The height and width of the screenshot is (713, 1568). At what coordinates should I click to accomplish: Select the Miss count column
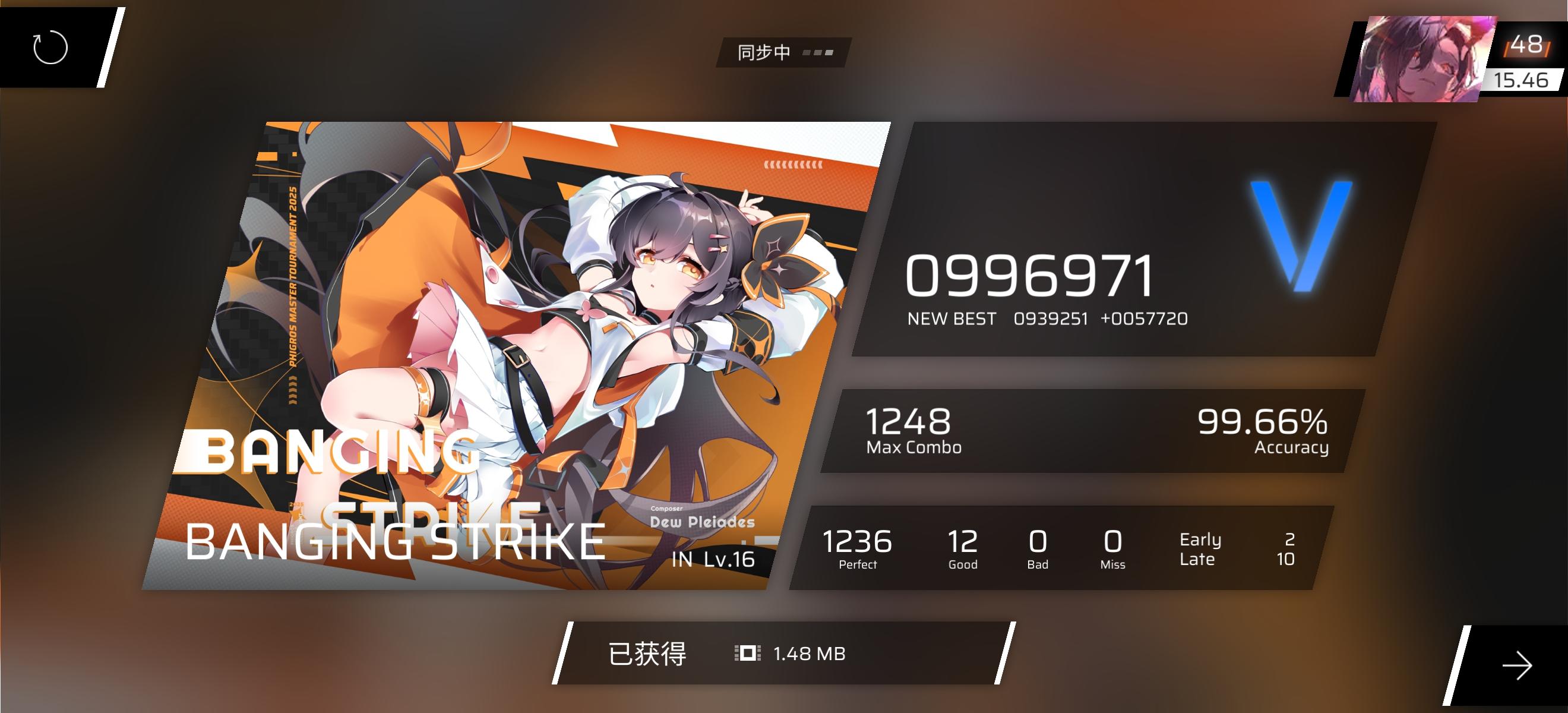point(1112,548)
